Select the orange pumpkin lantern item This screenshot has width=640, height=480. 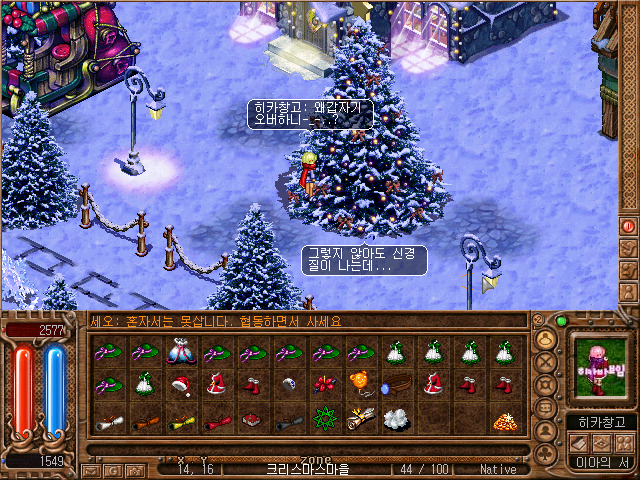[x=360, y=385]
